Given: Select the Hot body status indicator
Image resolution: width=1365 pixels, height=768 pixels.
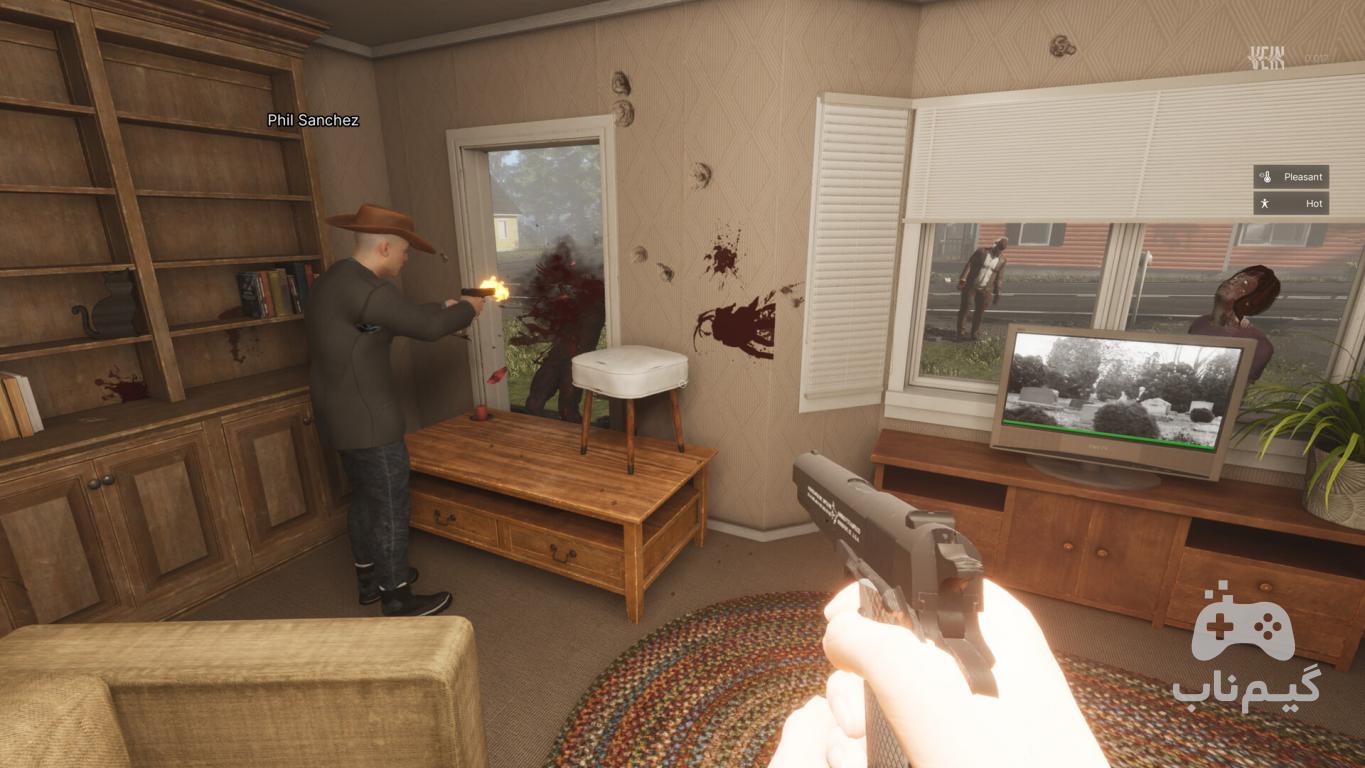Looking at the screenshot, I should point(1291,203).
